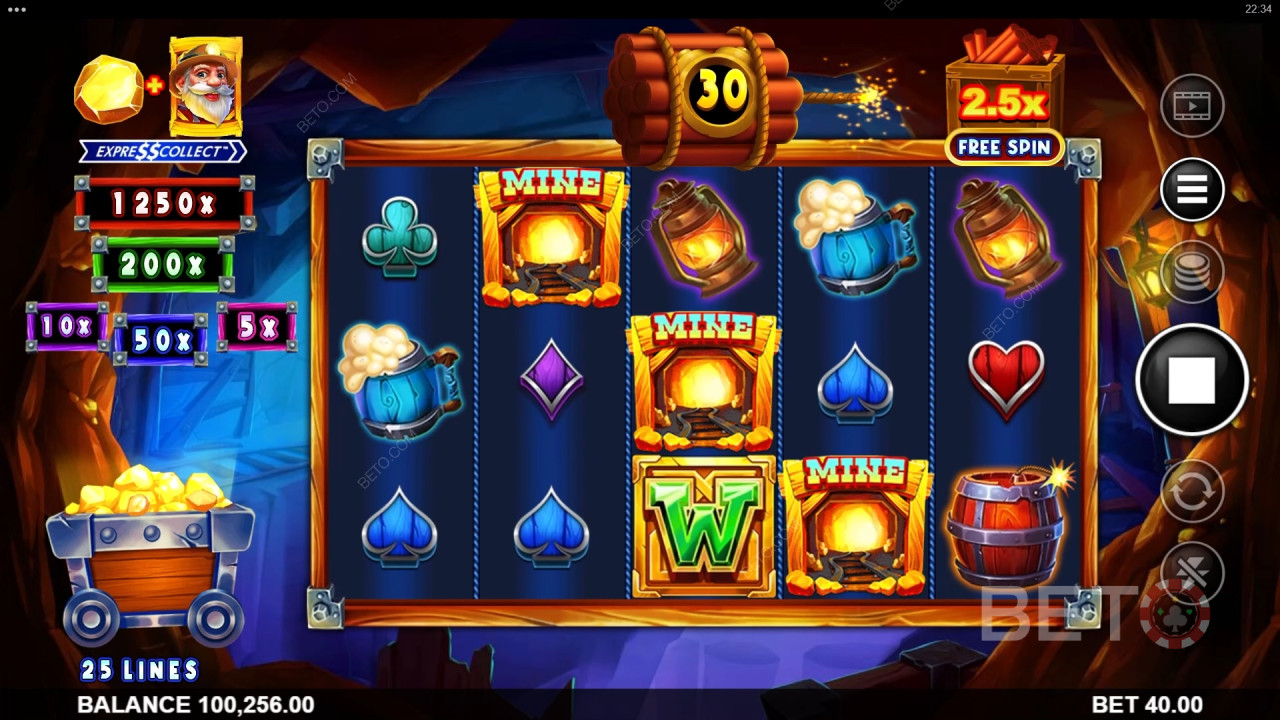This screenshot has width=1280, height=720.
Task: Open the coin stack bet settings
Action: tap(1192, 271)
